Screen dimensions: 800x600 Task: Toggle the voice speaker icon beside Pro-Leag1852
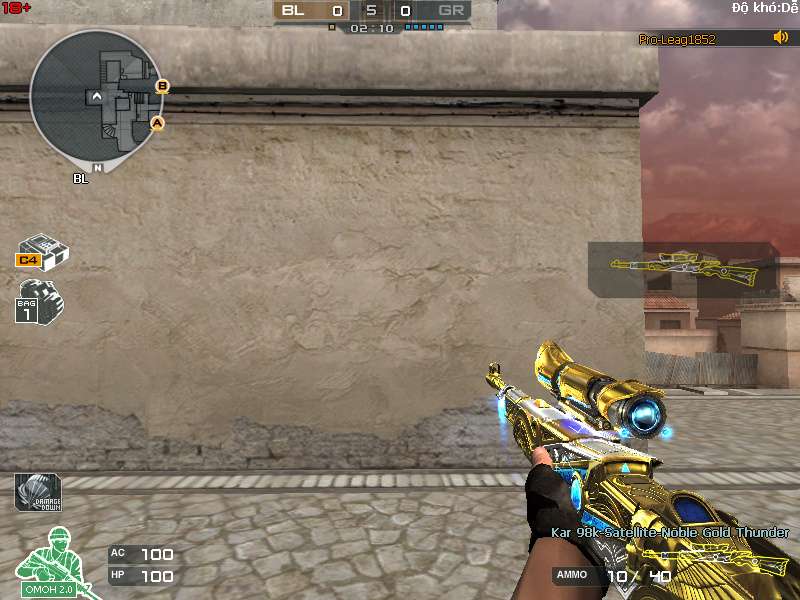pyautogui.click(x=781, y=38)
